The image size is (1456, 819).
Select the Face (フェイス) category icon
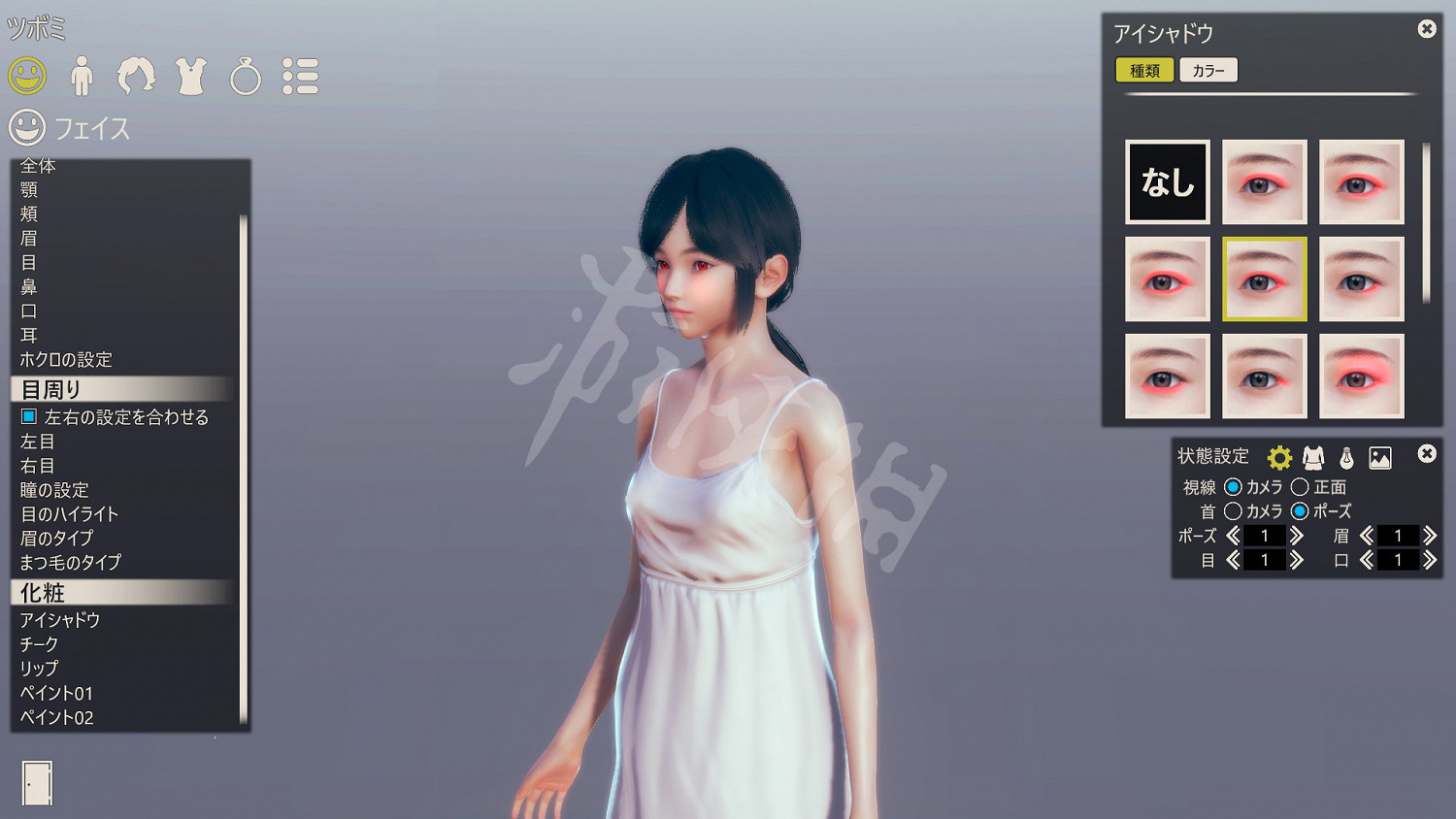pyautogui.click(x=27, y=74)
